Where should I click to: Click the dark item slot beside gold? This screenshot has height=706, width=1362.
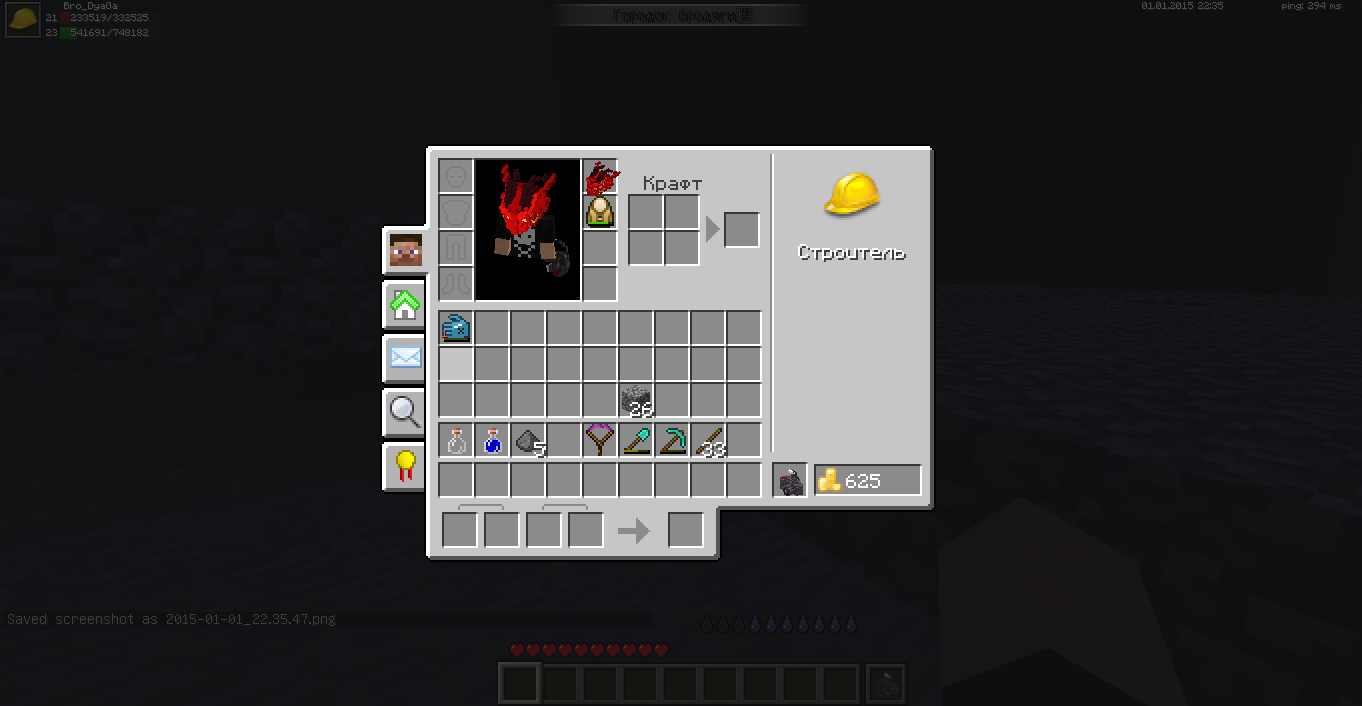click(790, 481)
